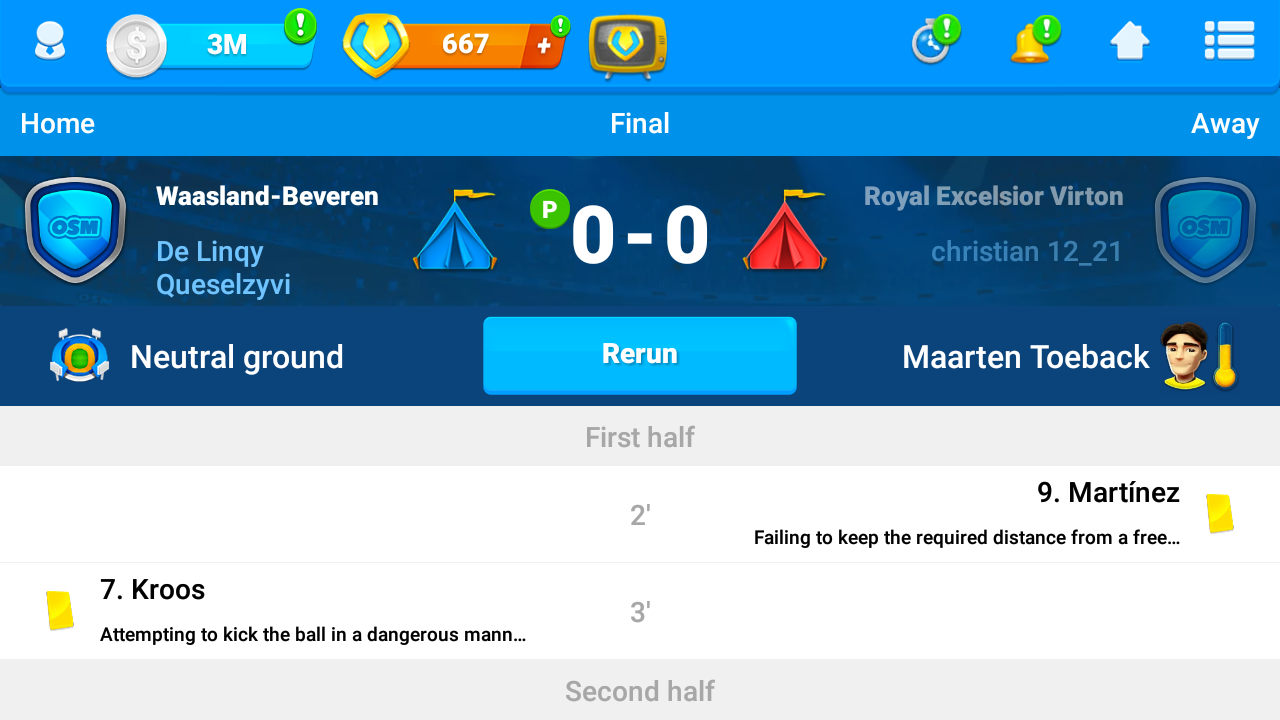
Task: Open manager De Linqy Queselzyvi's profile
Action: click(x=223, y=268)
